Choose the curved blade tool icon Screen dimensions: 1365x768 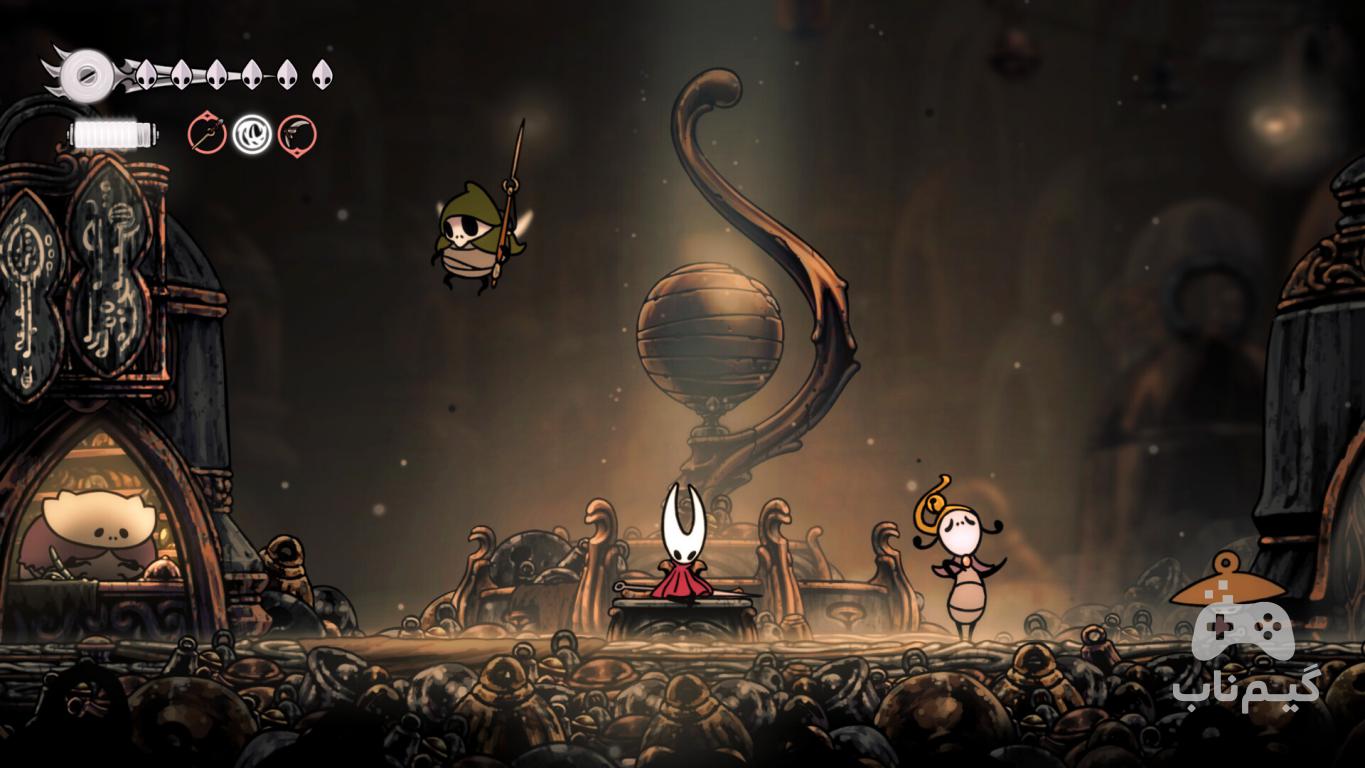point(297,134)
